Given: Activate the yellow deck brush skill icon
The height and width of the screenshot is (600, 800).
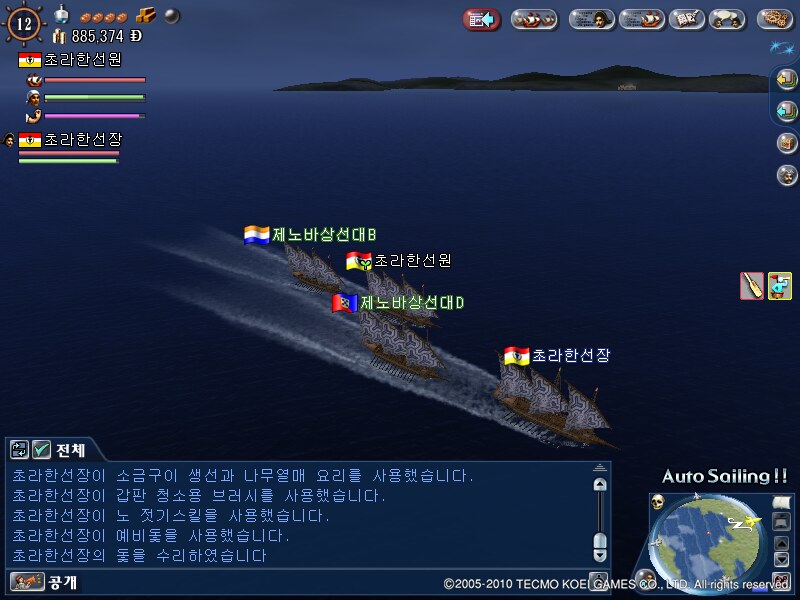Looking at the screenshot, I should pyautogui.click(x=780, y=286).
